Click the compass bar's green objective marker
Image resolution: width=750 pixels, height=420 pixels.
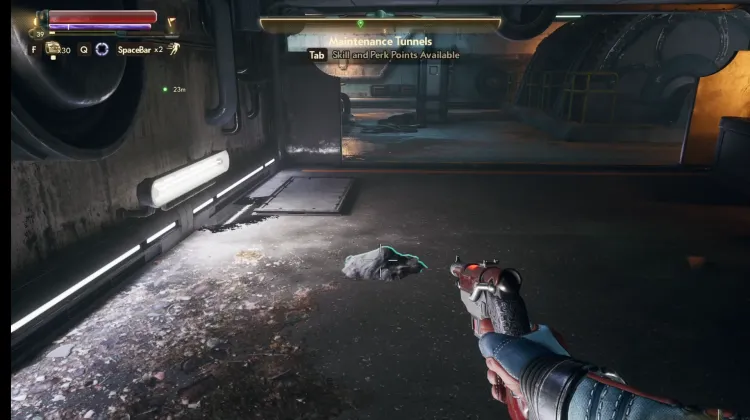[x=360, y=23]
